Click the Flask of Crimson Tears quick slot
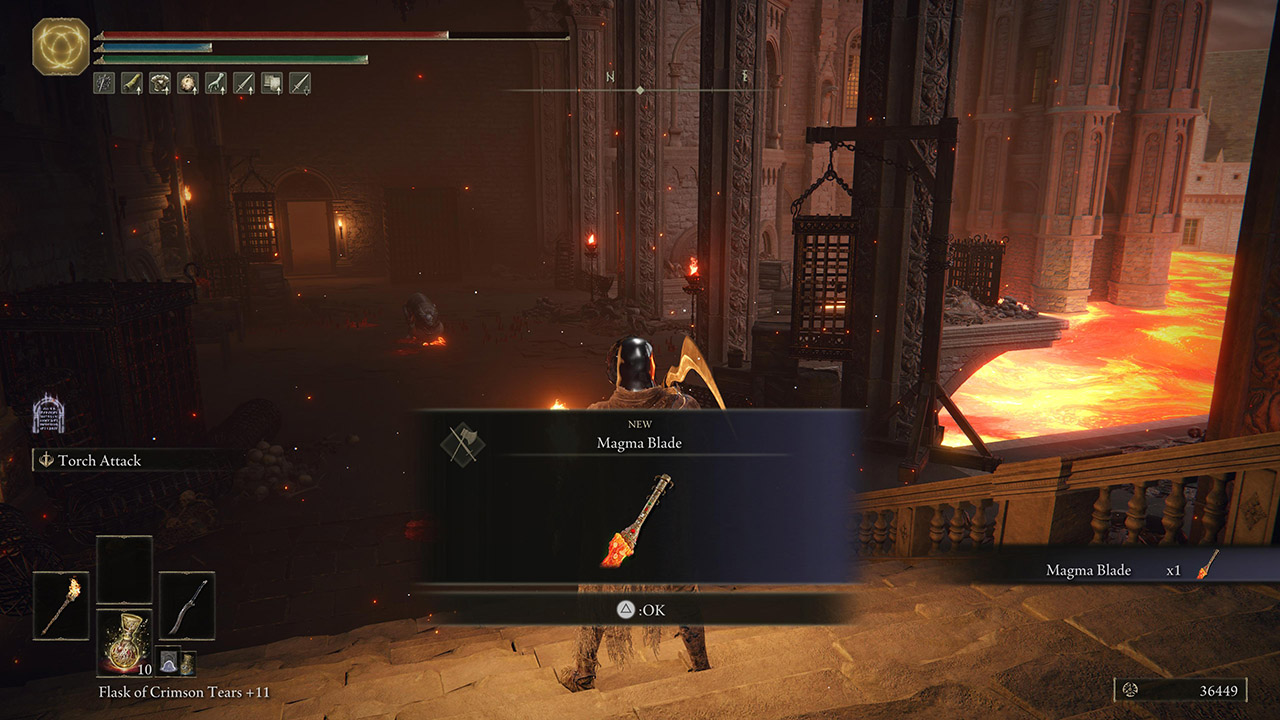The image size is (1280, 720). point(124,642)
